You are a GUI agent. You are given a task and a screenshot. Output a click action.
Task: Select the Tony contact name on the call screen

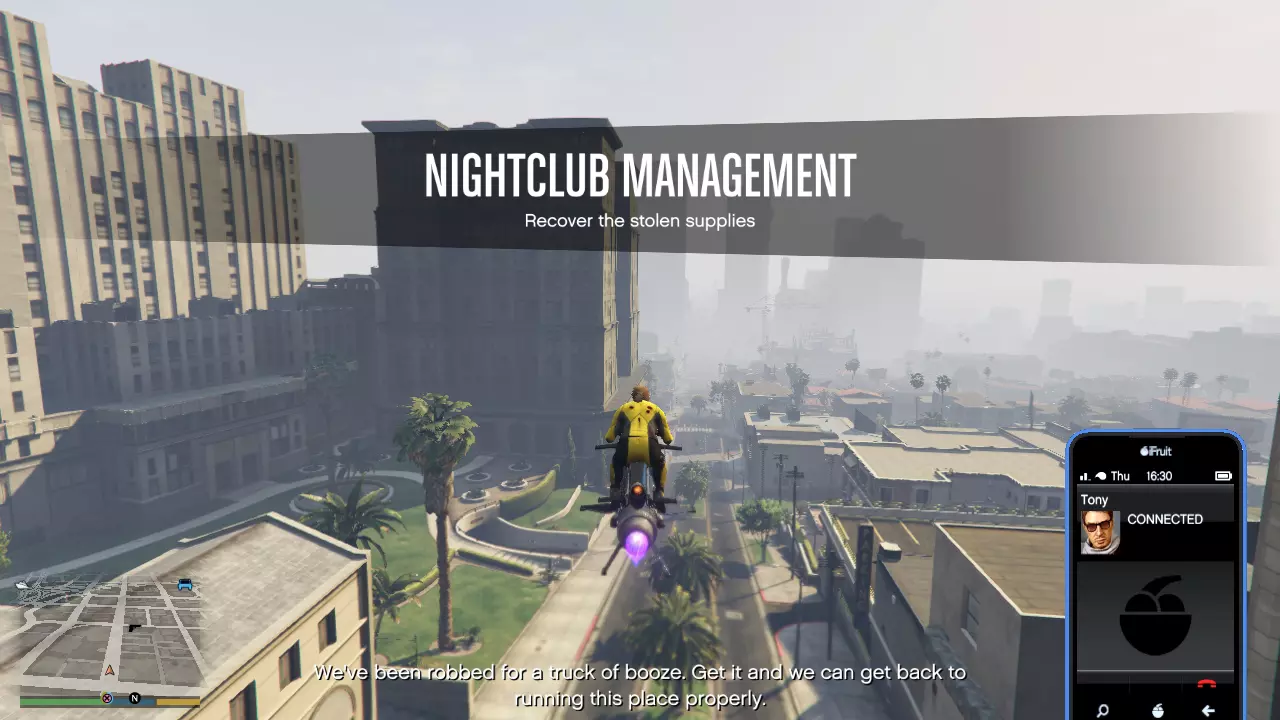[1094, 499]
